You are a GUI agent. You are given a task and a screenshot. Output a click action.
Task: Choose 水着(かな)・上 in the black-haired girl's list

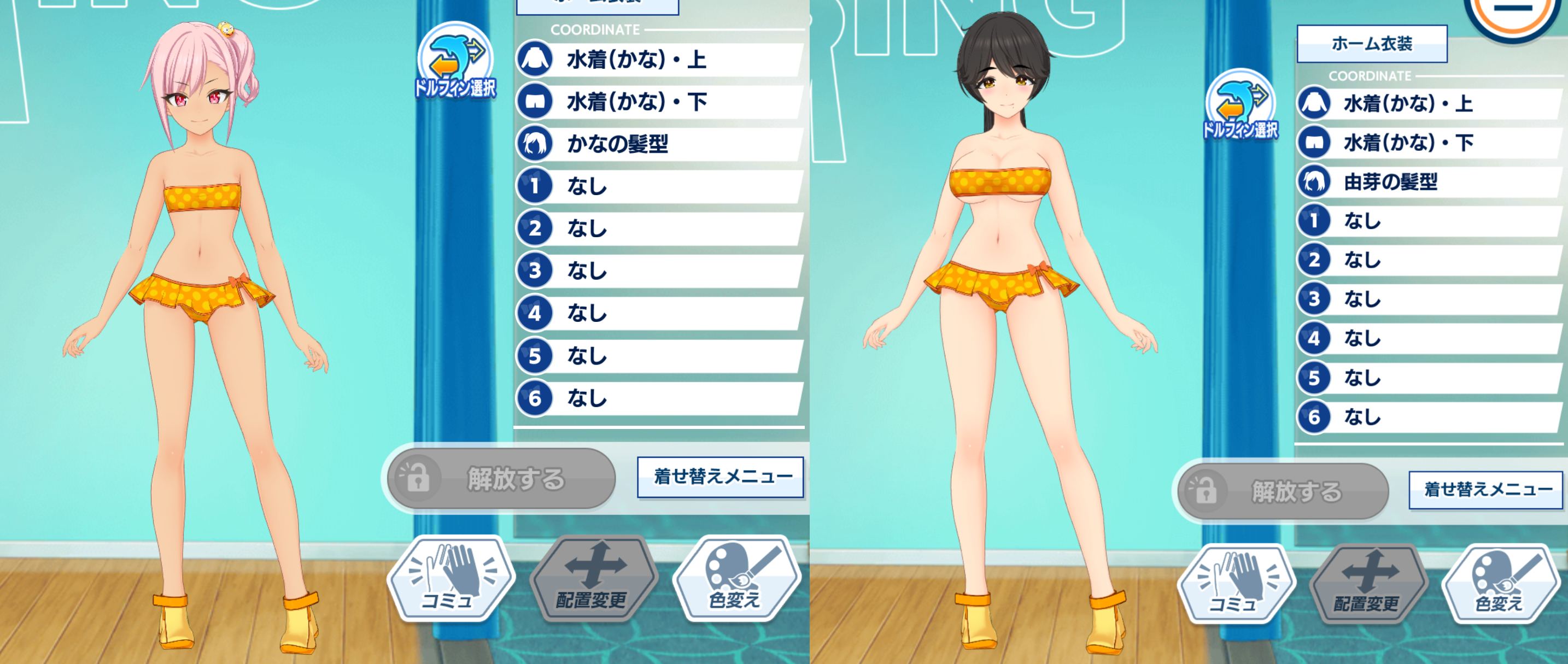click(x=1430, y=103)
